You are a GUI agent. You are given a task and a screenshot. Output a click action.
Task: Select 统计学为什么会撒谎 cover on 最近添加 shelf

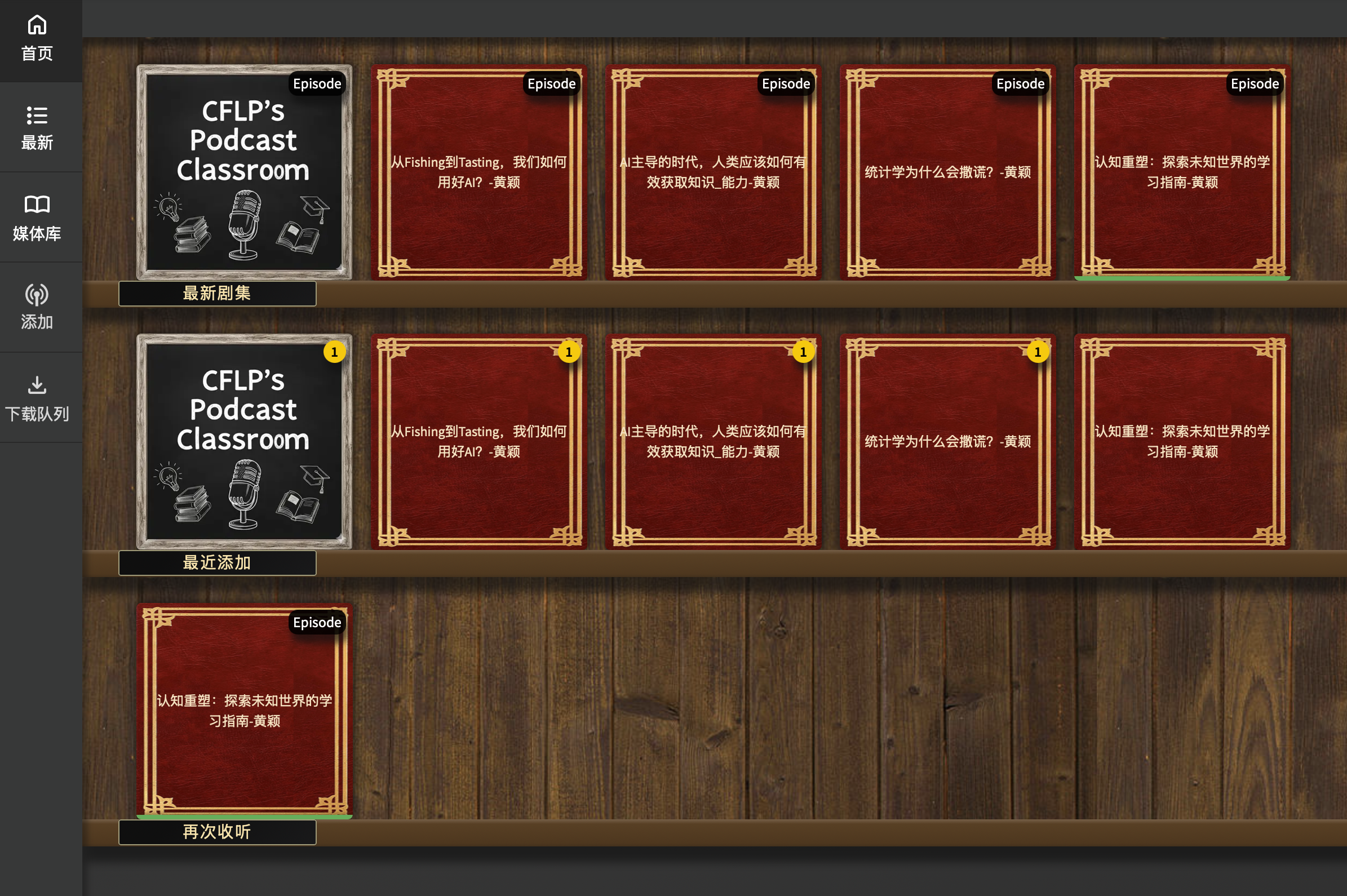click(x=947, y=441)
